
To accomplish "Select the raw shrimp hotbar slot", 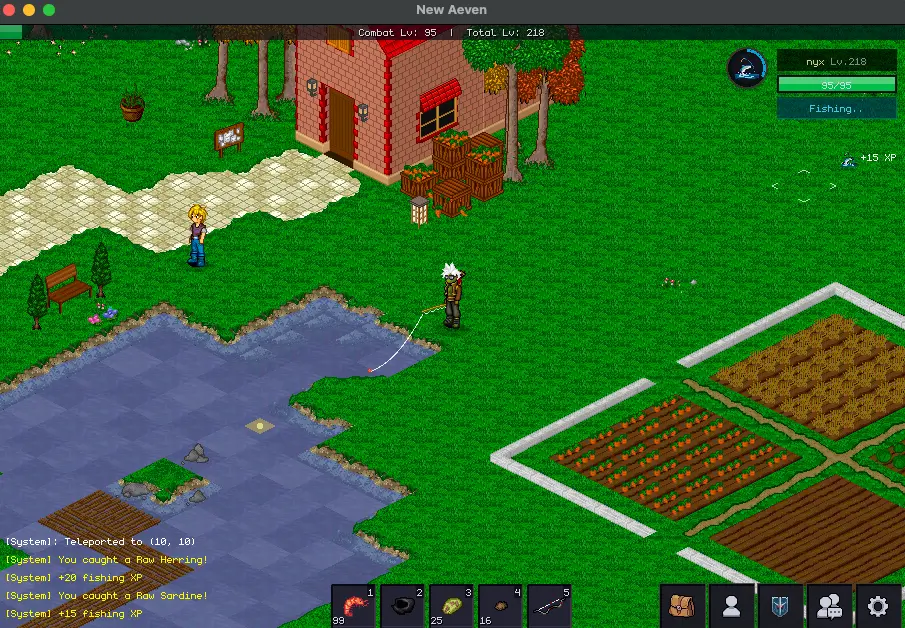I will pos(353,606).
